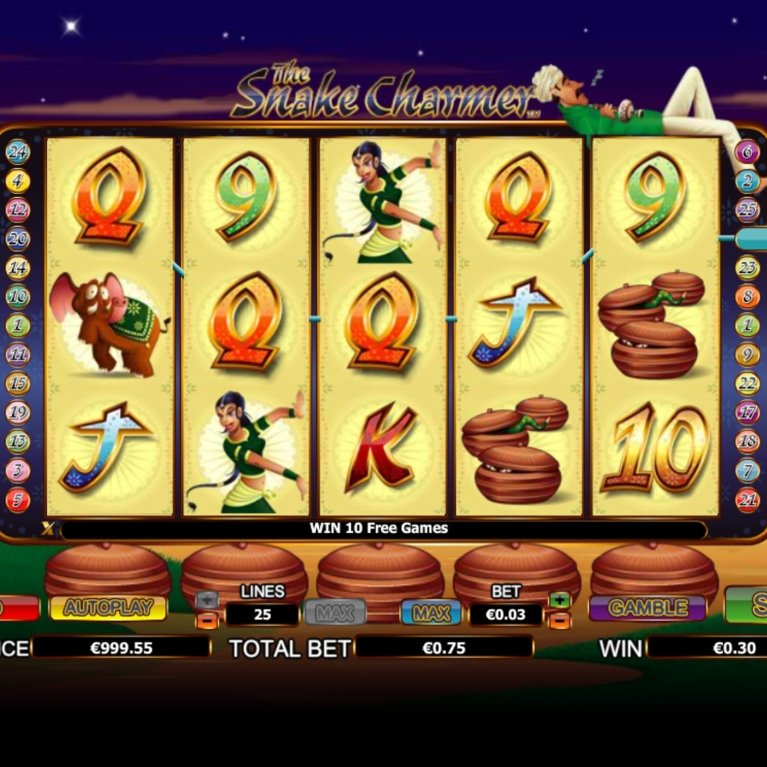Increase the number of lines
Image resolution: width=767 pixels, height=767 pixels.
[207, 600]
